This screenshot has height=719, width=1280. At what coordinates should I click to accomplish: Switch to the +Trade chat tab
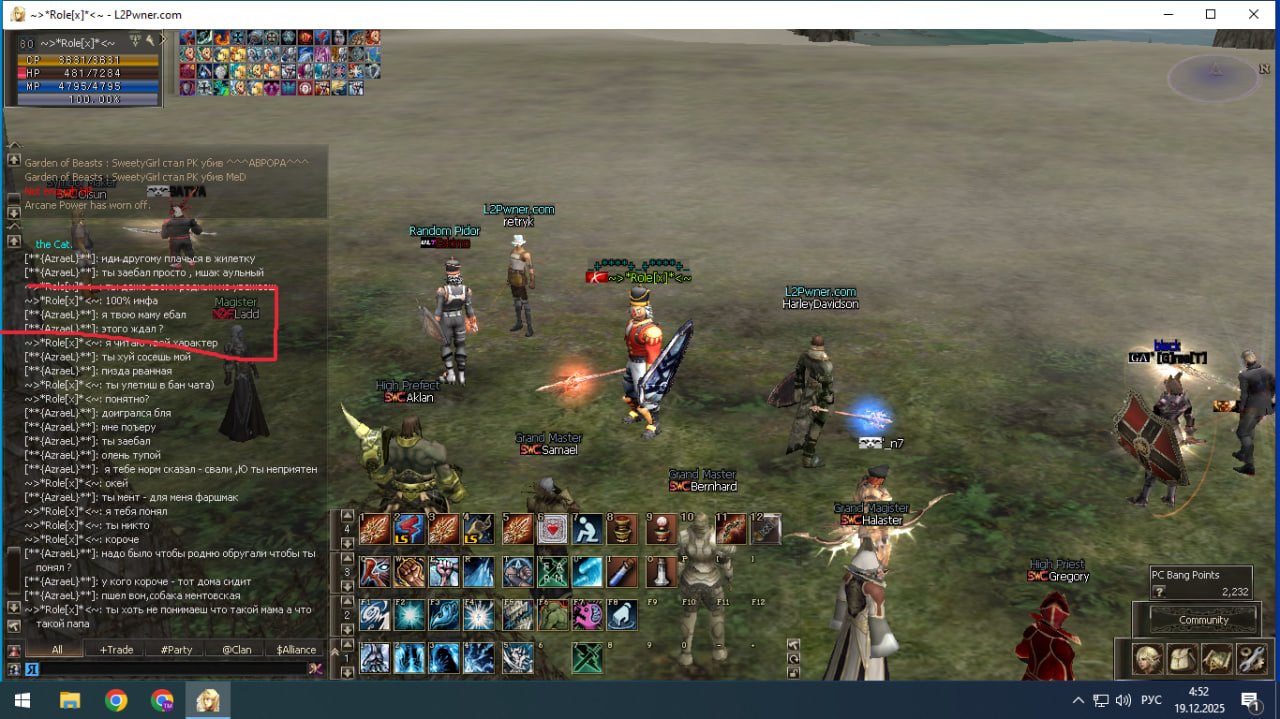click(x=116, y=649)
